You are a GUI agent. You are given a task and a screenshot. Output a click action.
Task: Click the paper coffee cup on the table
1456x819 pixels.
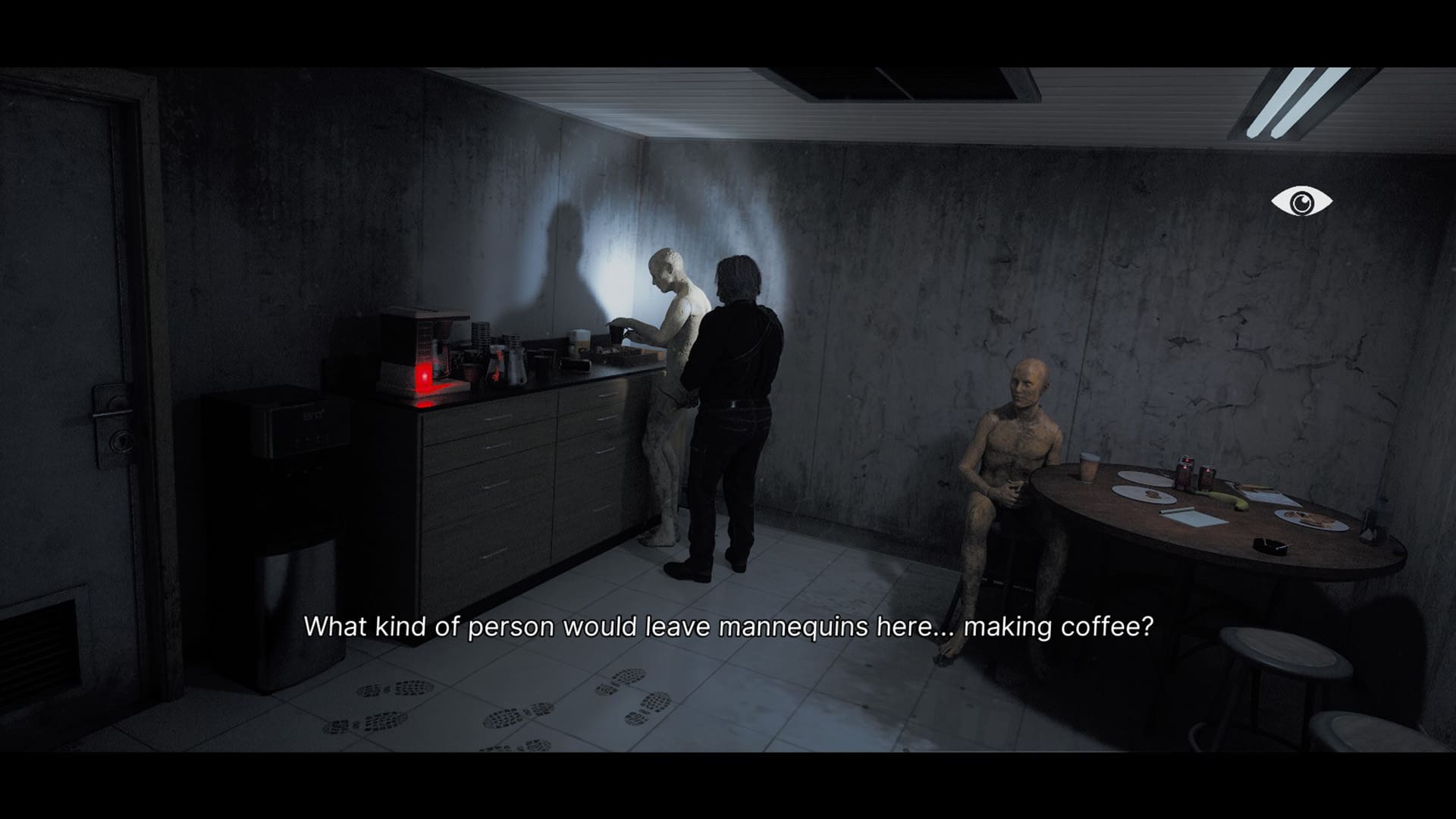coord(1089,466)
